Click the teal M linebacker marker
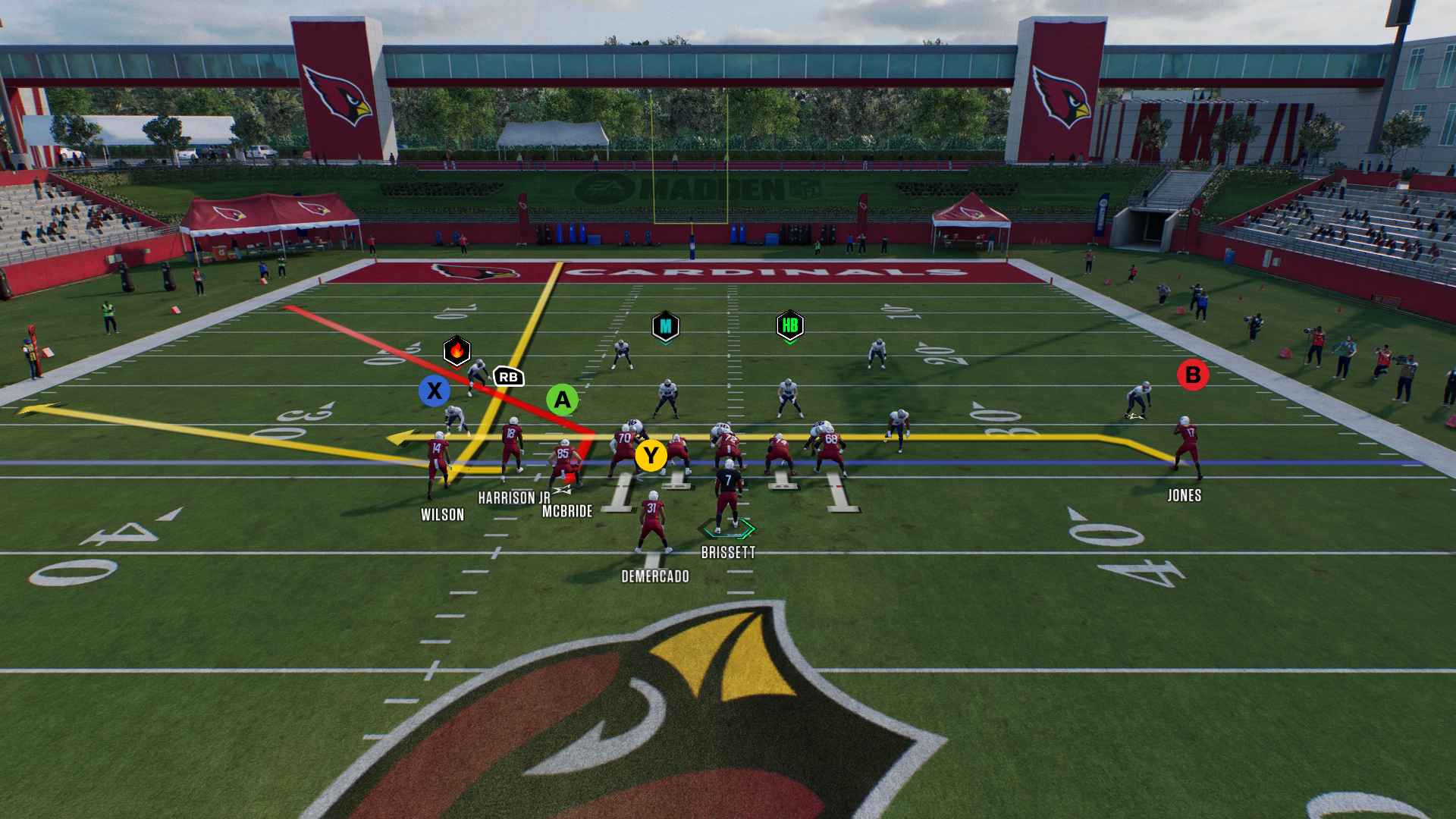Screen dimensions: 1456x819 (665, 326)
